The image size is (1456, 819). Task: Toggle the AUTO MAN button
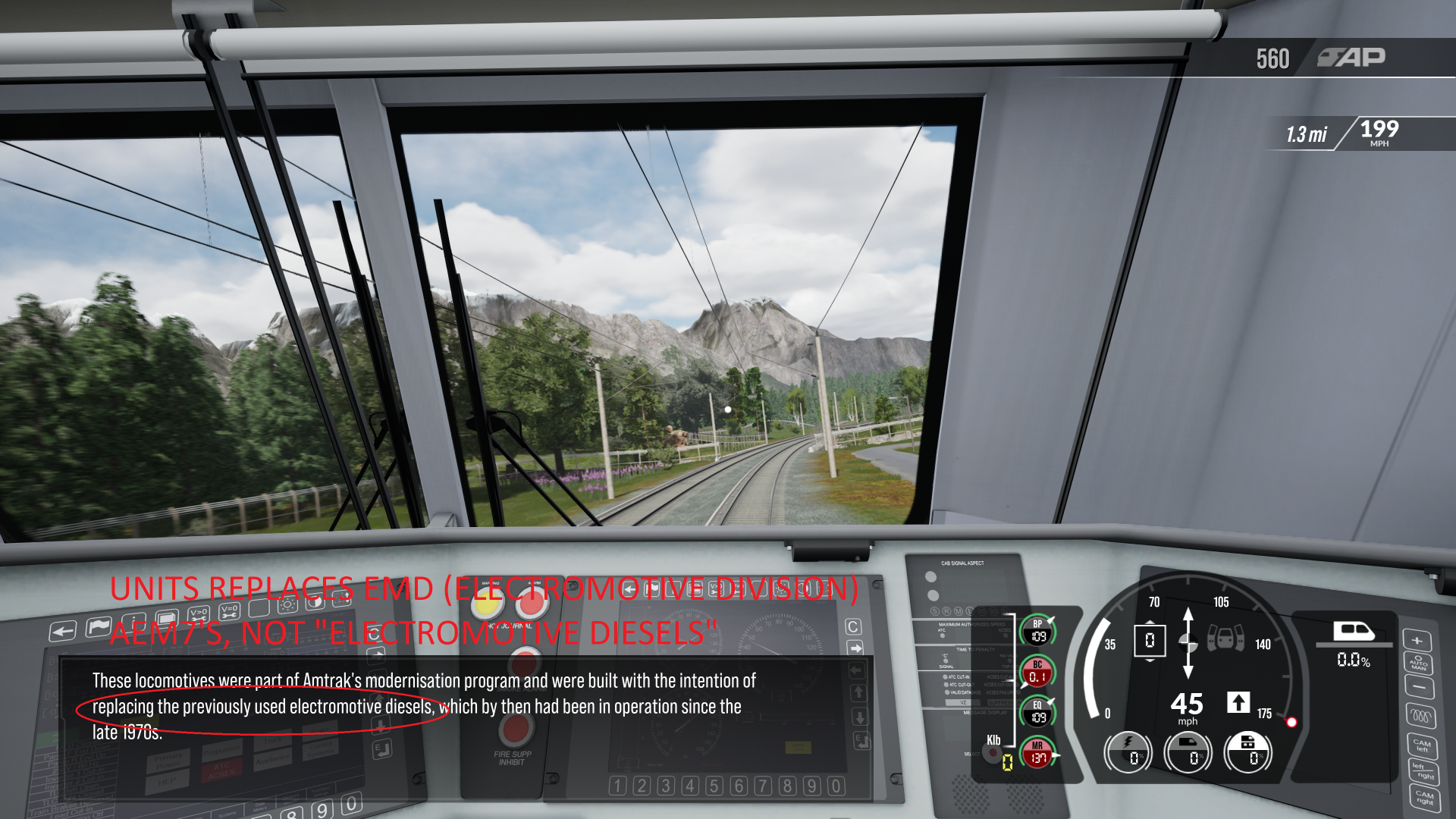[x=1418, y=664]
